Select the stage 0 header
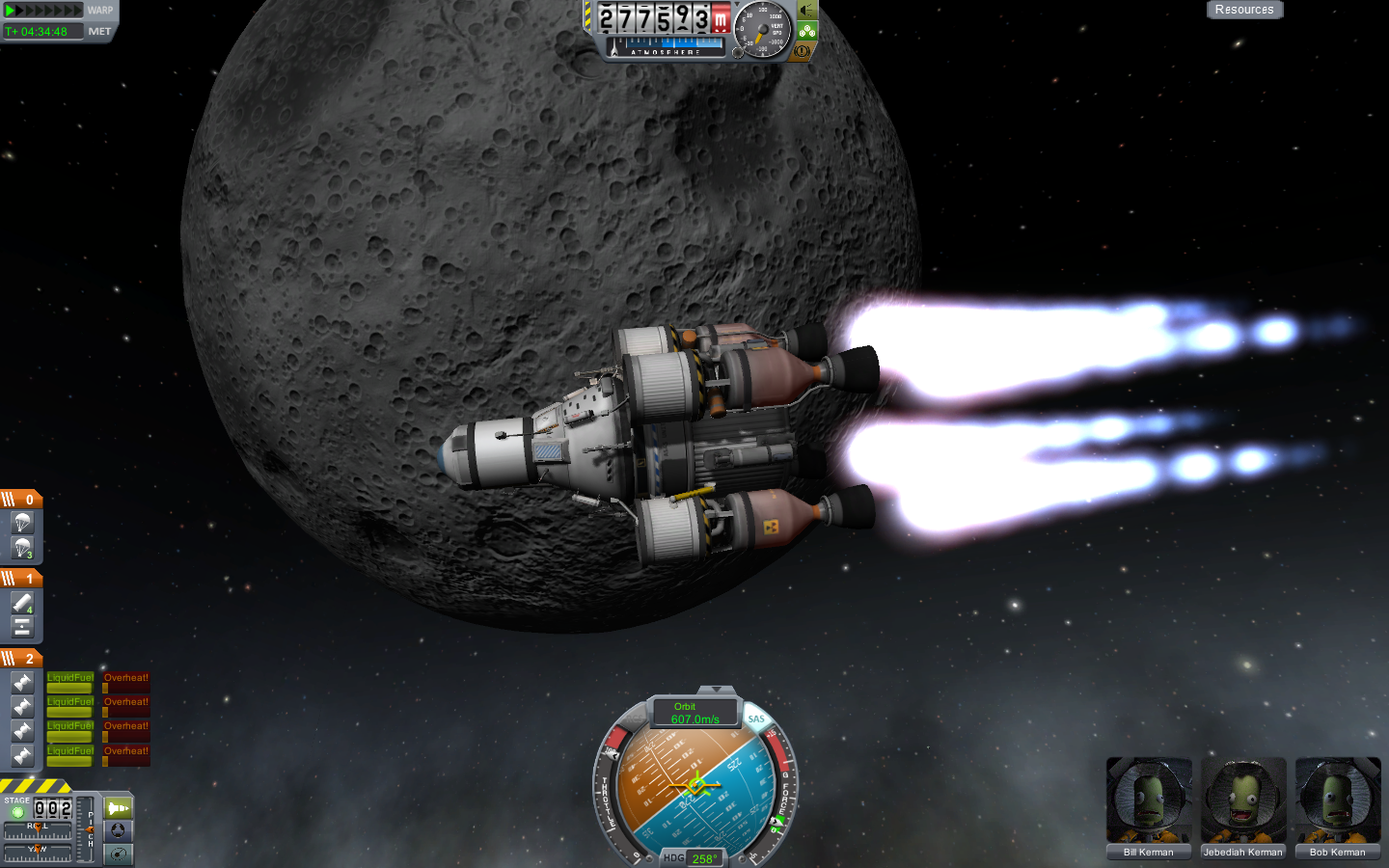Viewport: 1389px width, 868px height. [x=21, y=500]
